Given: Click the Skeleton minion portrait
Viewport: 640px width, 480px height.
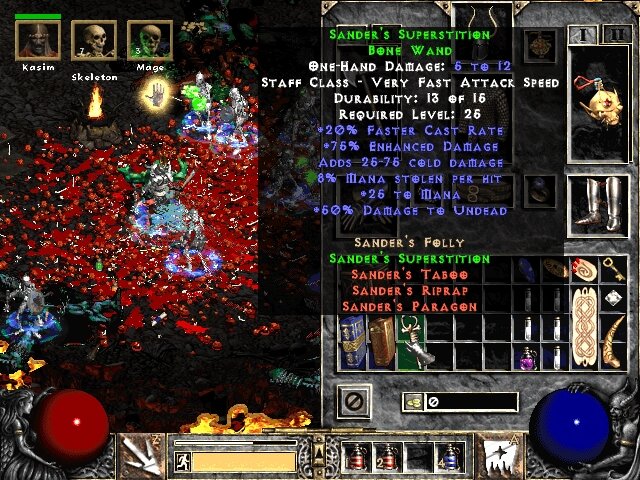Looking at the screenshot, I should (94, 41).
